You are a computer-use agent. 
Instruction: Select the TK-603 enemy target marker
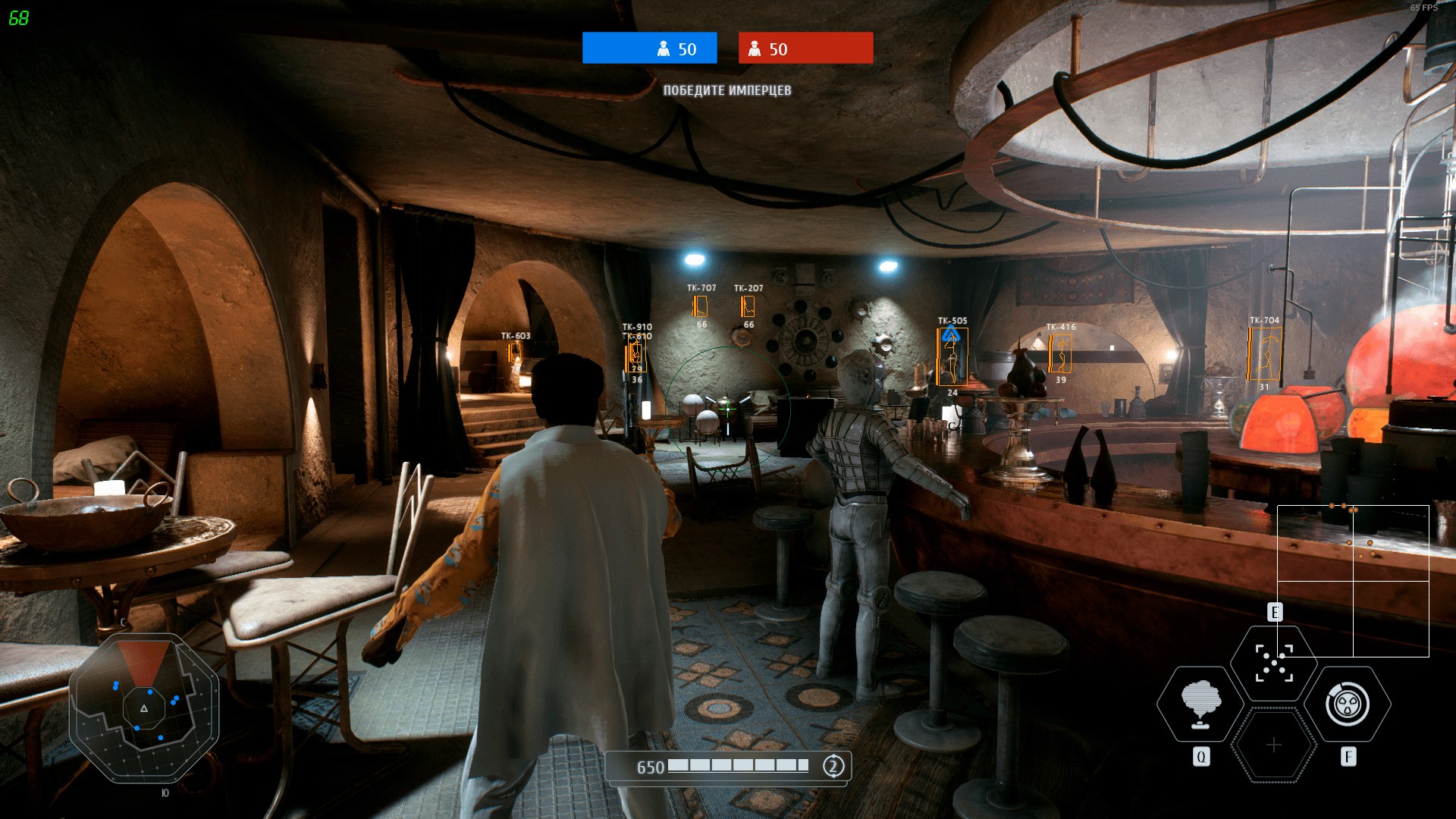coord(515,353)
